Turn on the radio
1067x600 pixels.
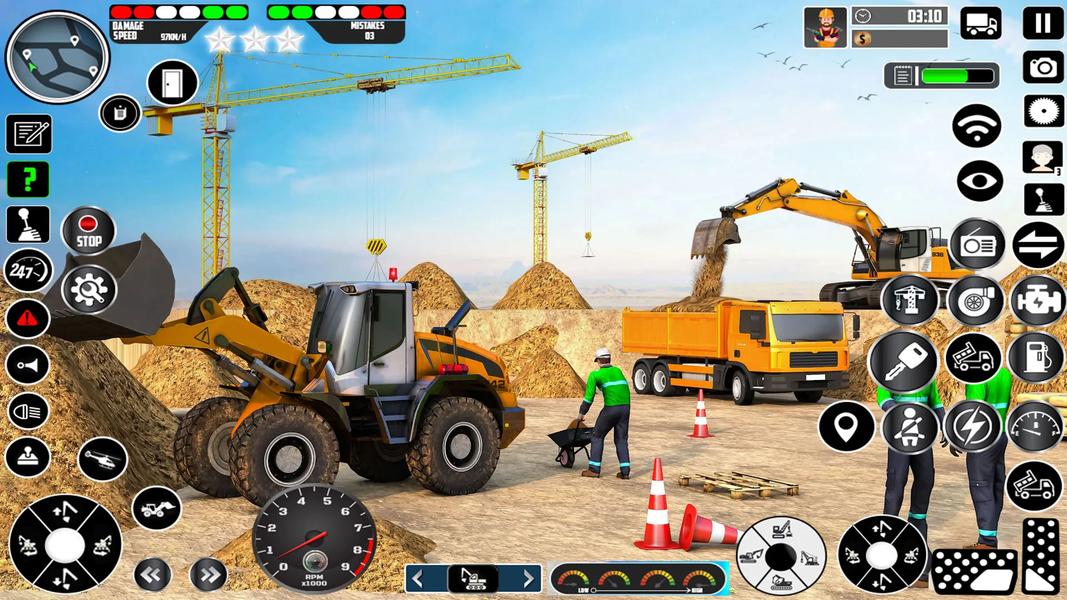977,245
